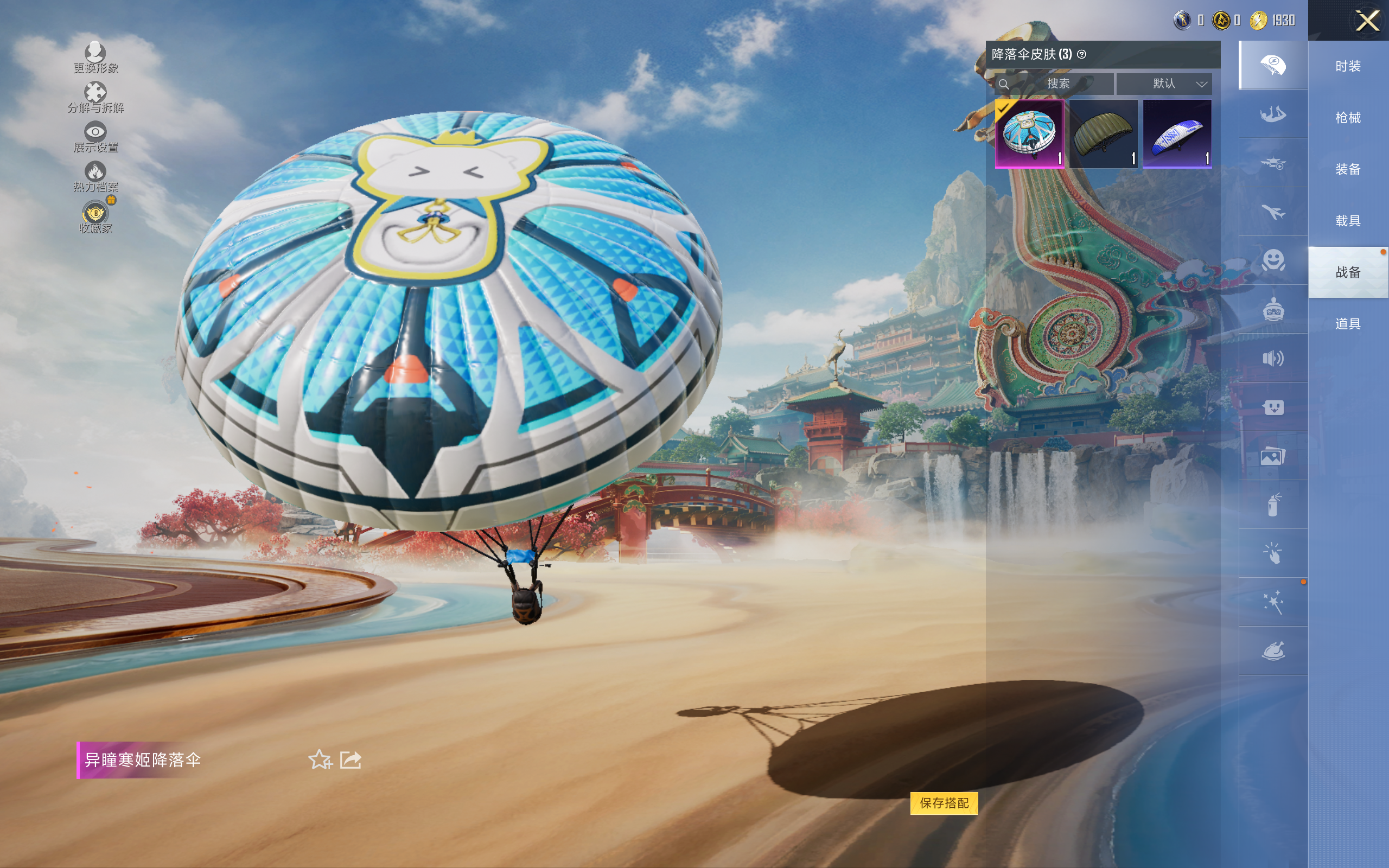Save the loadout with 保存搭配

[x=944, y=802]
